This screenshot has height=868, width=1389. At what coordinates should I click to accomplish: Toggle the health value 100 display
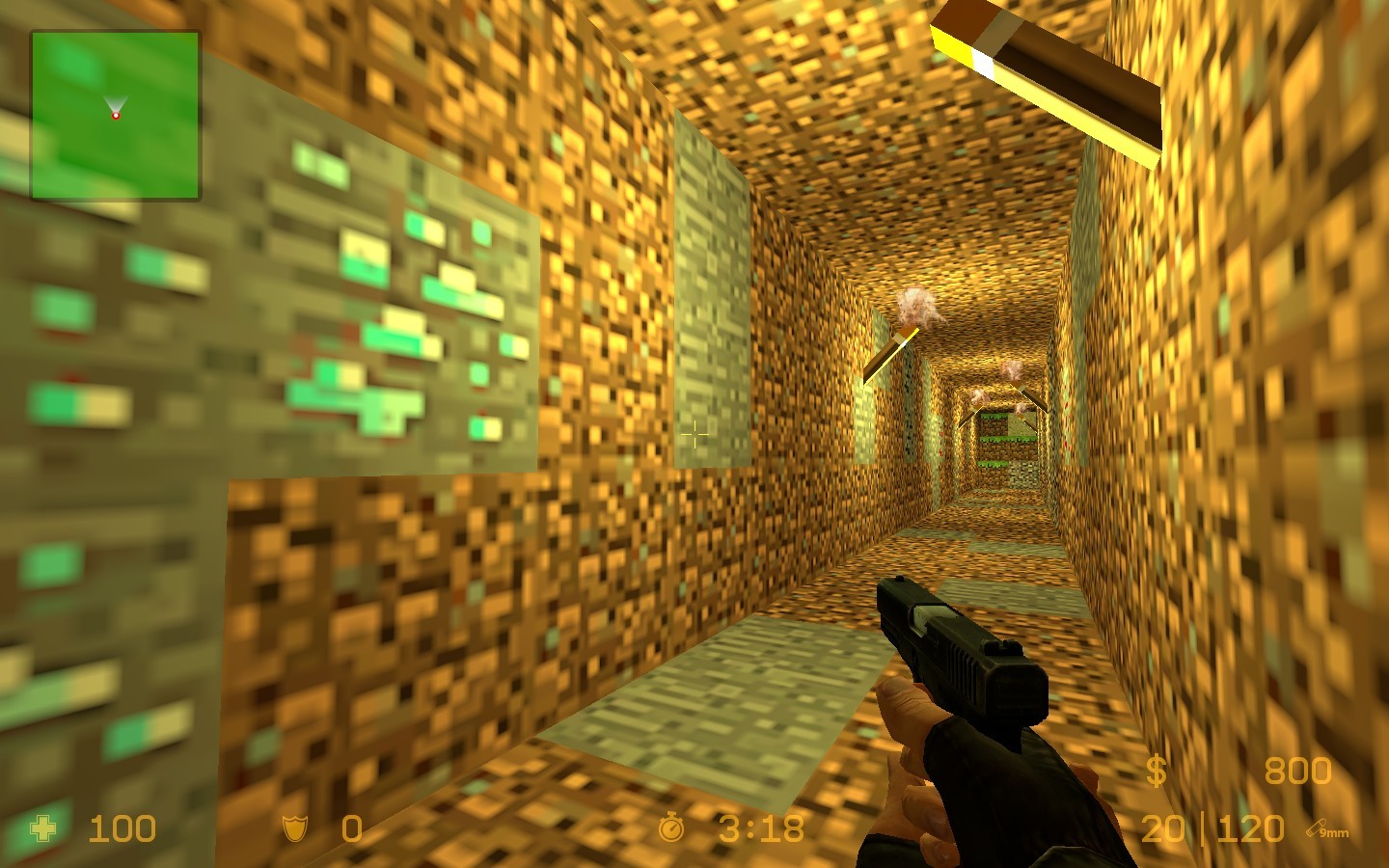pyautogui.click(x=121, y=829)
